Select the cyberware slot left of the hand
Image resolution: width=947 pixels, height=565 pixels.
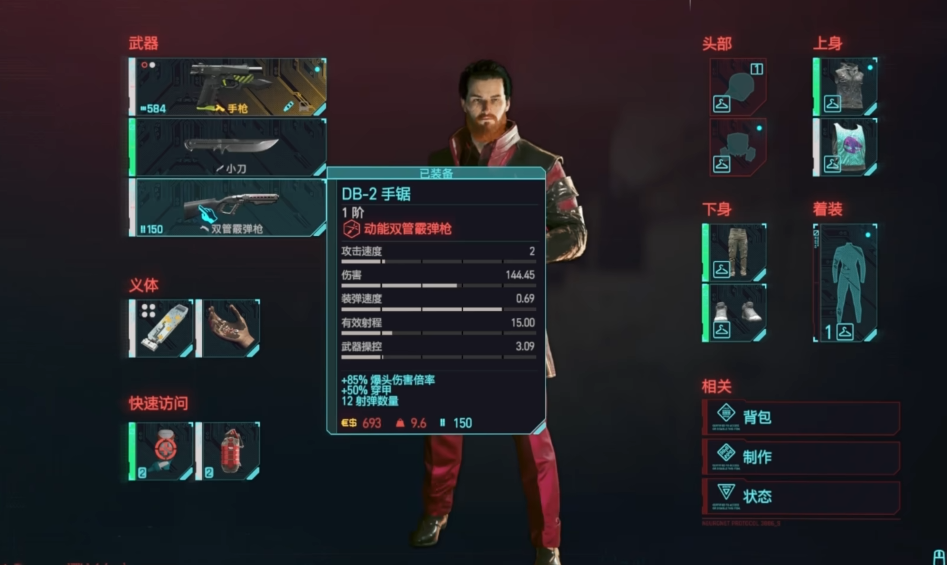coord(162,327)
